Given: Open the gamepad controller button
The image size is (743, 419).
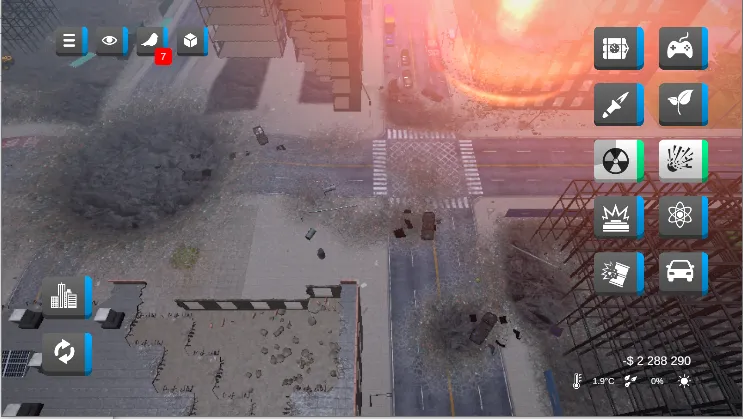Looking at the screenshot, I should pos(681,48).
